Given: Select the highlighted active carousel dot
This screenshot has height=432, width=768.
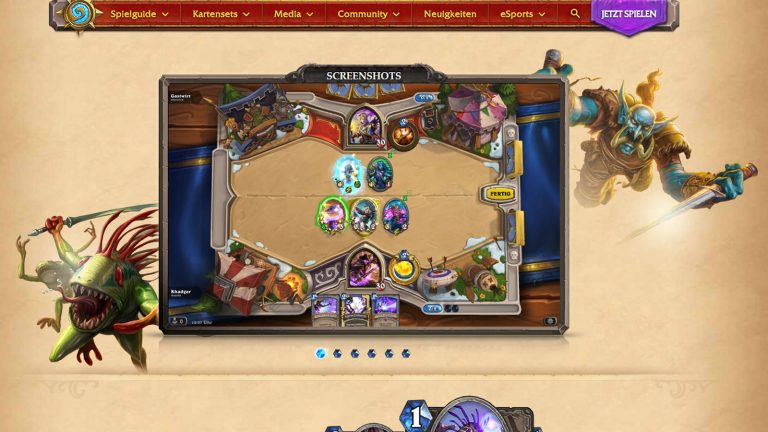Looking at the screenshot, I should coord(321,353).
